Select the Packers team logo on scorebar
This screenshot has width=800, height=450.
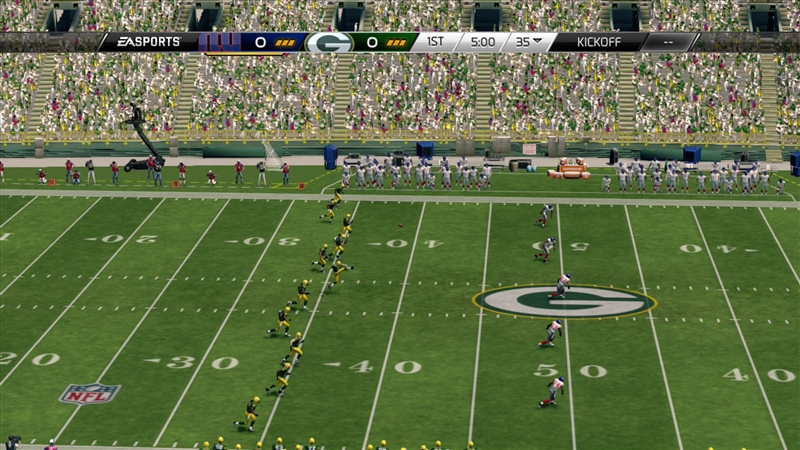coord(328,42)
